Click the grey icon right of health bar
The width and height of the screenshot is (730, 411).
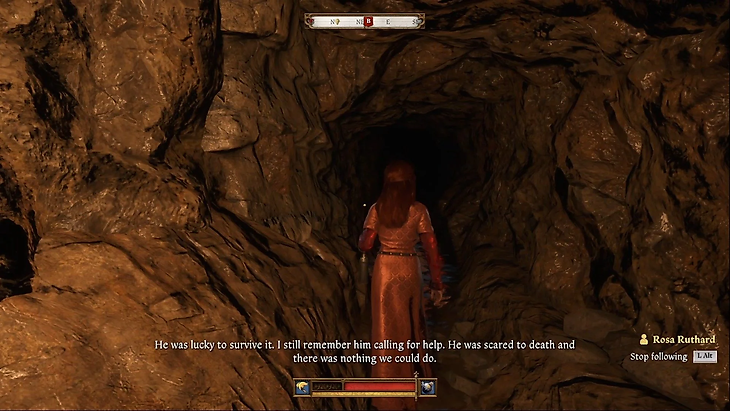click(427, 386)
